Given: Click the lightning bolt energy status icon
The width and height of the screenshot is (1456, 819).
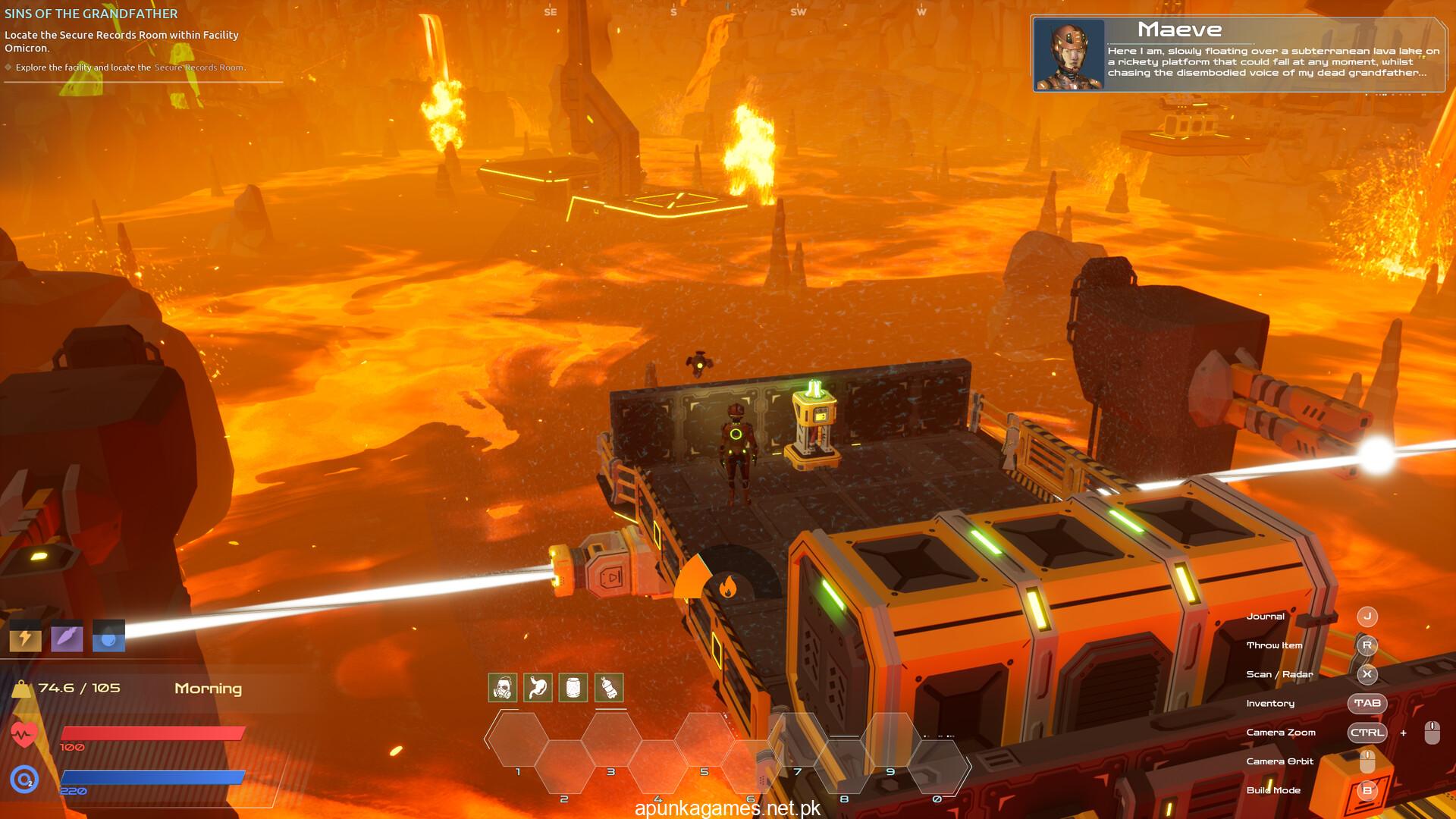Looking at the screenshot, I should pyautogui.click(x=25, y=637).
